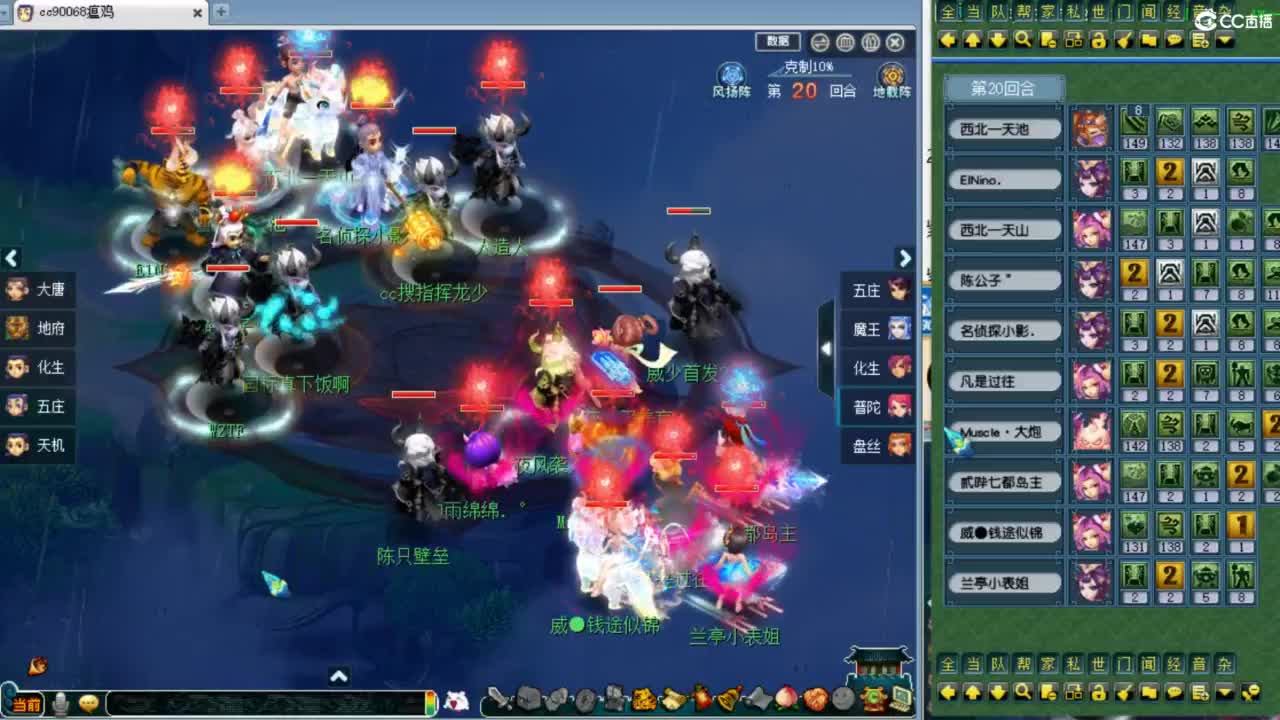
Task: Switch to the 普陀 enemy tab
Action: tap(875, 407)
